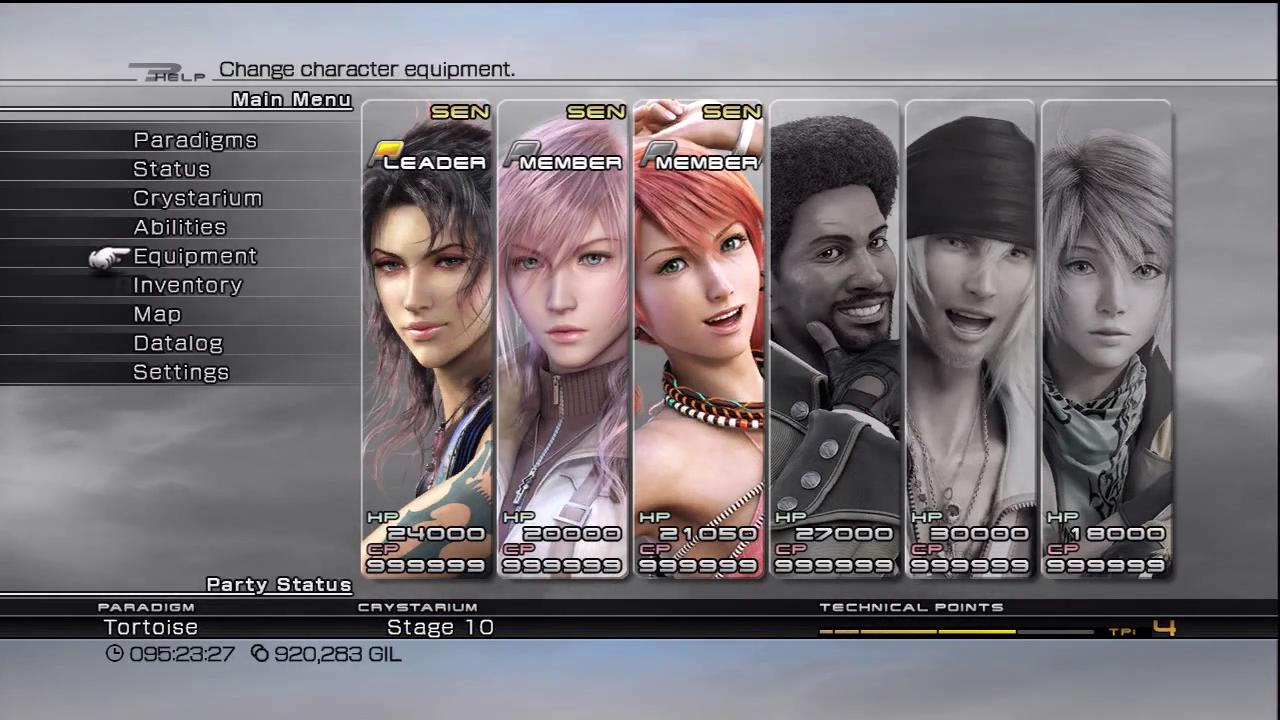View the Datalog
Viewport: 1280px width, 720px height.
click(x=178, y=343)
